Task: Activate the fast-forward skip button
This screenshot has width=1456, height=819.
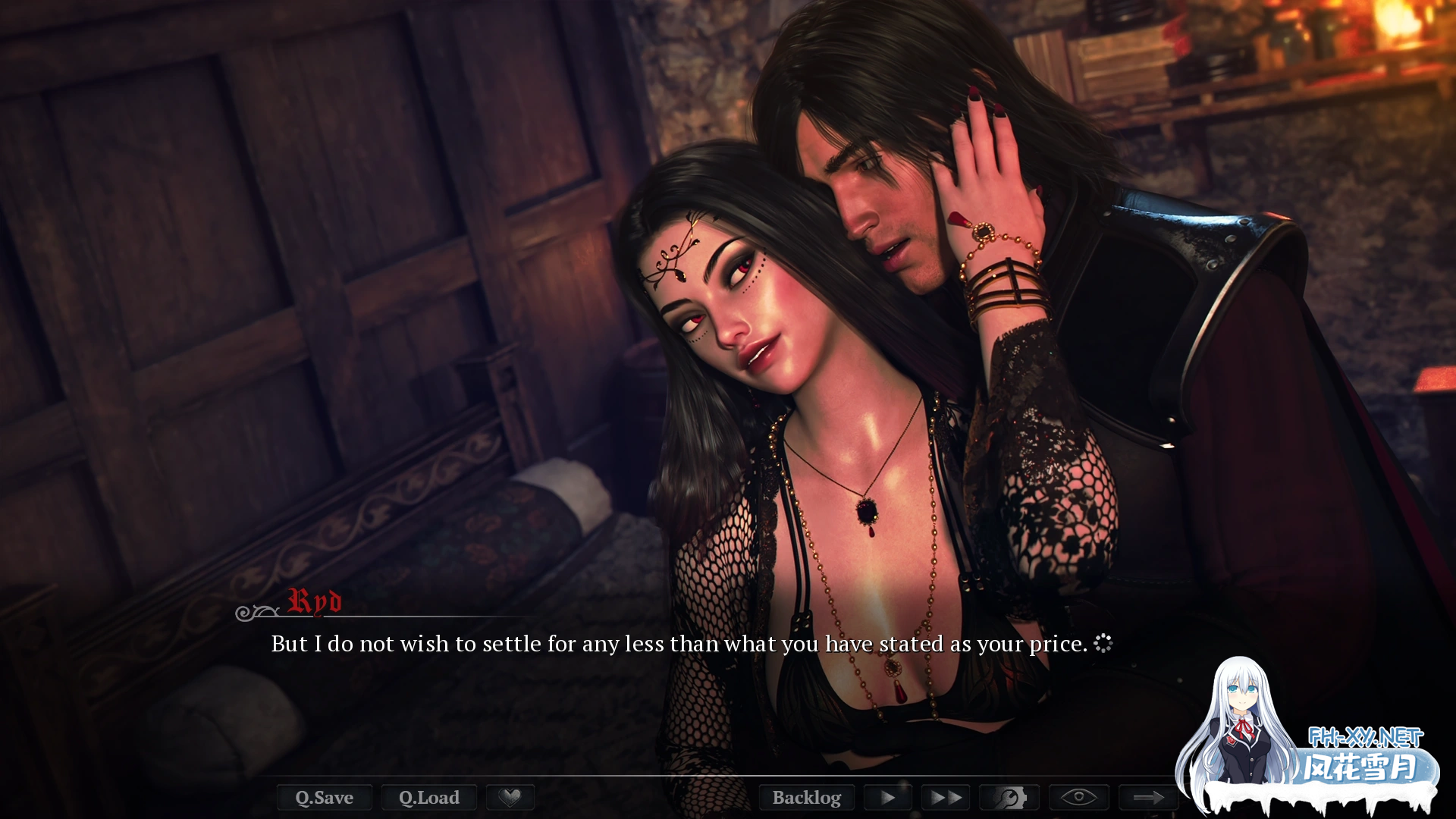Action: 945,798
